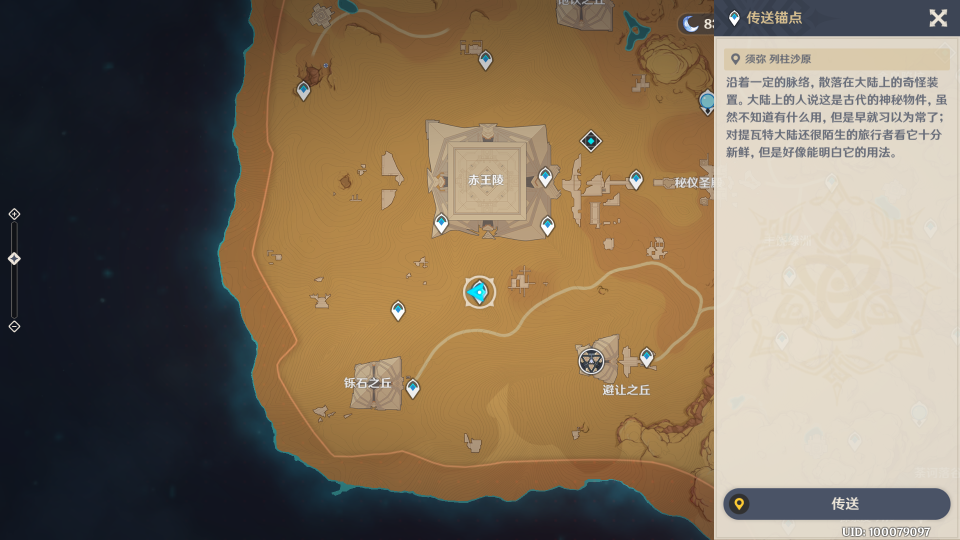This screenshot has width=960, height=540.
Task: Close the teleport waypoint panel
Action: pyautogui.click(x=937, y=18)
